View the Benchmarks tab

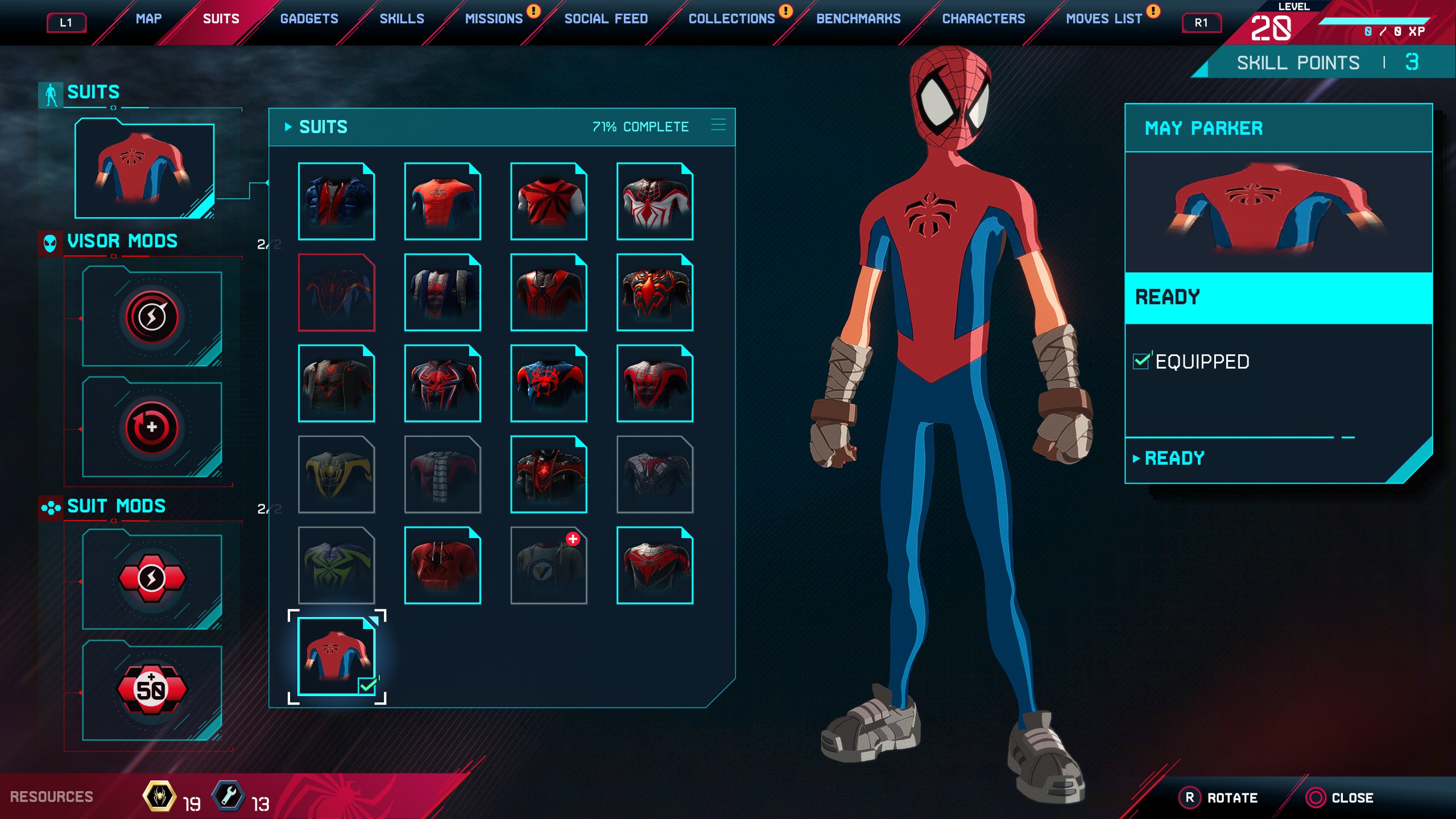858,19
